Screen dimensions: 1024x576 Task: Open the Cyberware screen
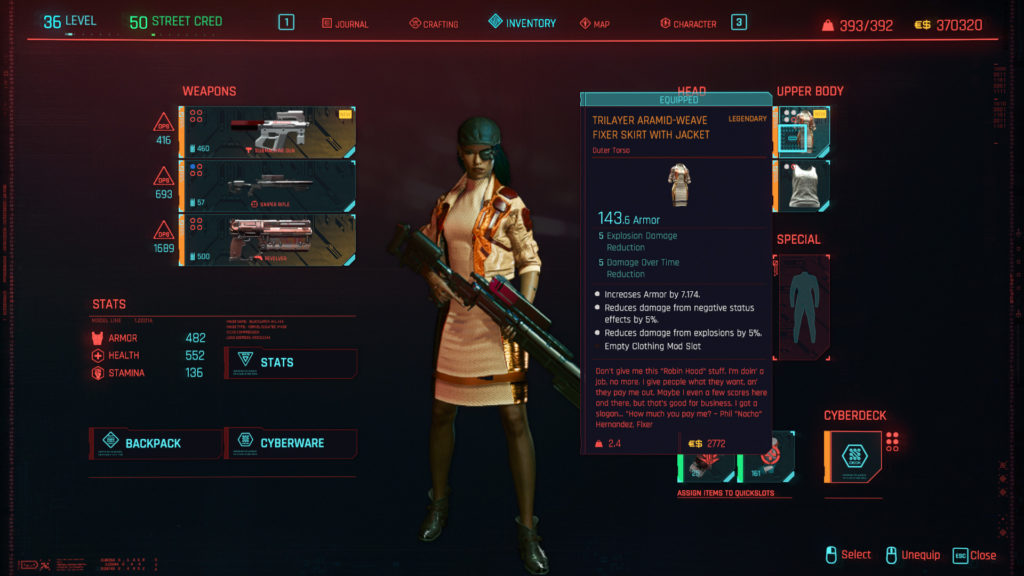tap(291, 443)
